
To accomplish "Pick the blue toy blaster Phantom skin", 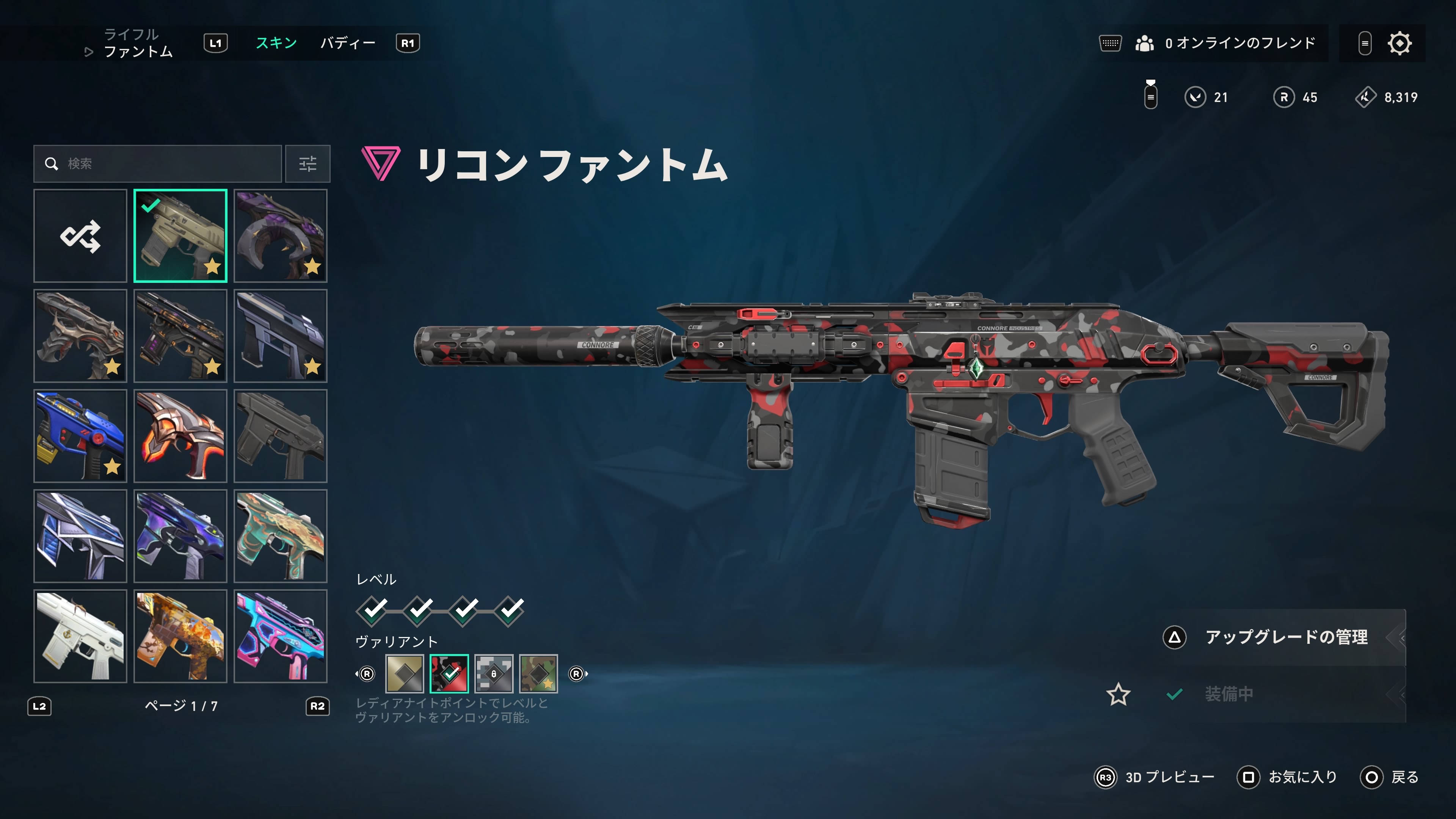I will click(x=80, y=436).
